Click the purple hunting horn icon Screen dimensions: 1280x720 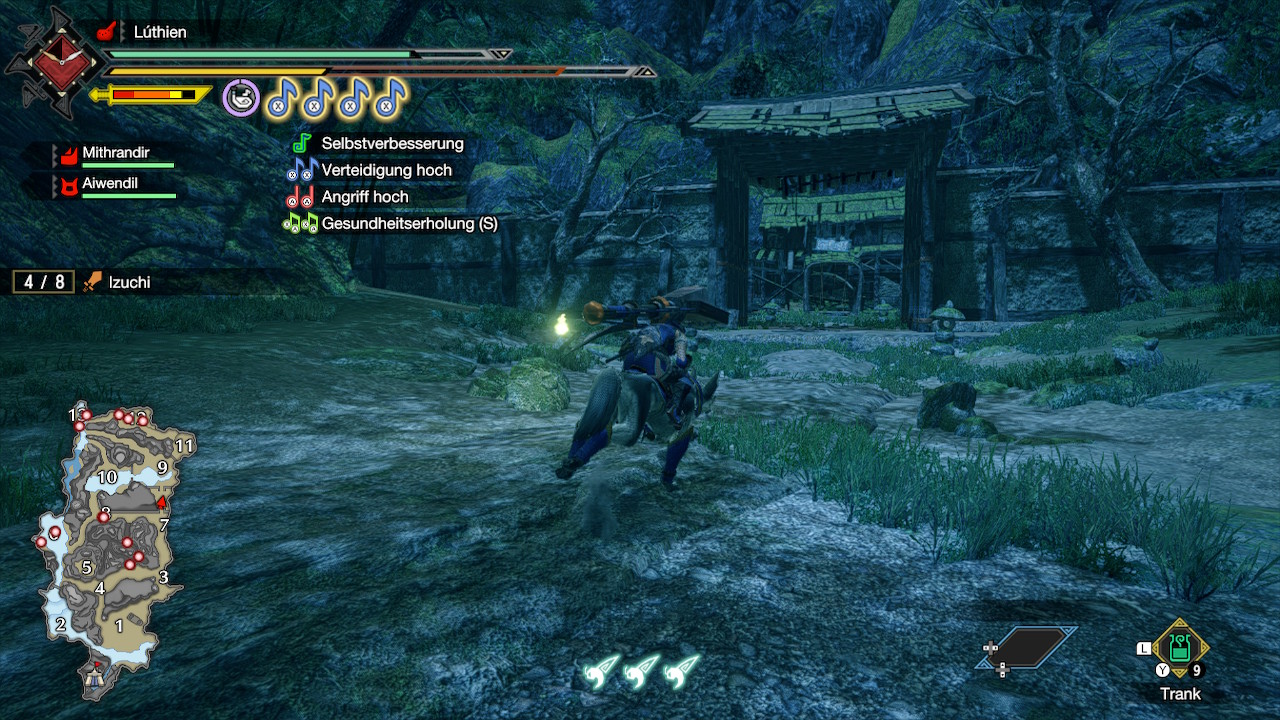pos(241,98)
